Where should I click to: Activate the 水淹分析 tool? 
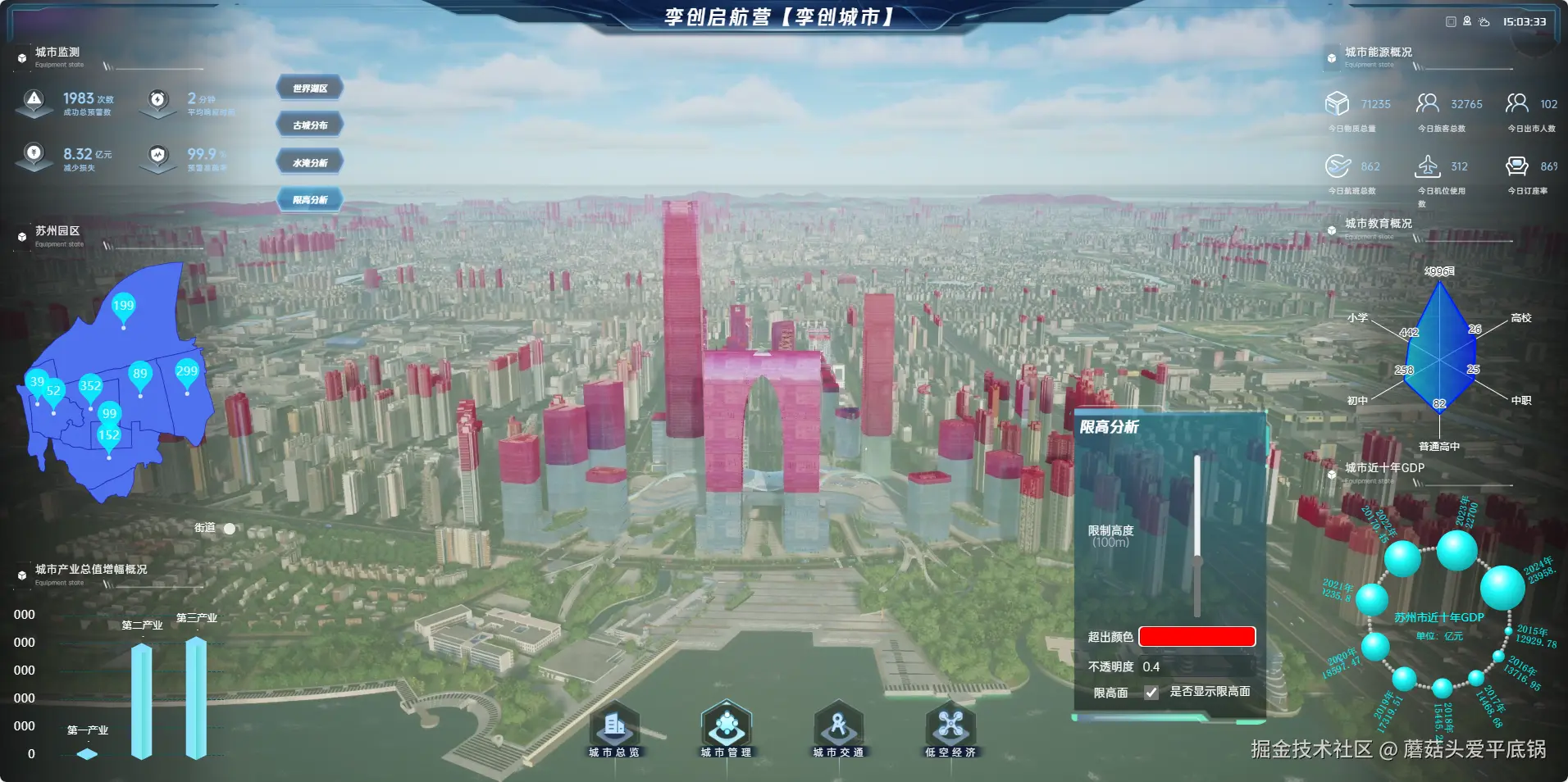click(310, 162)
